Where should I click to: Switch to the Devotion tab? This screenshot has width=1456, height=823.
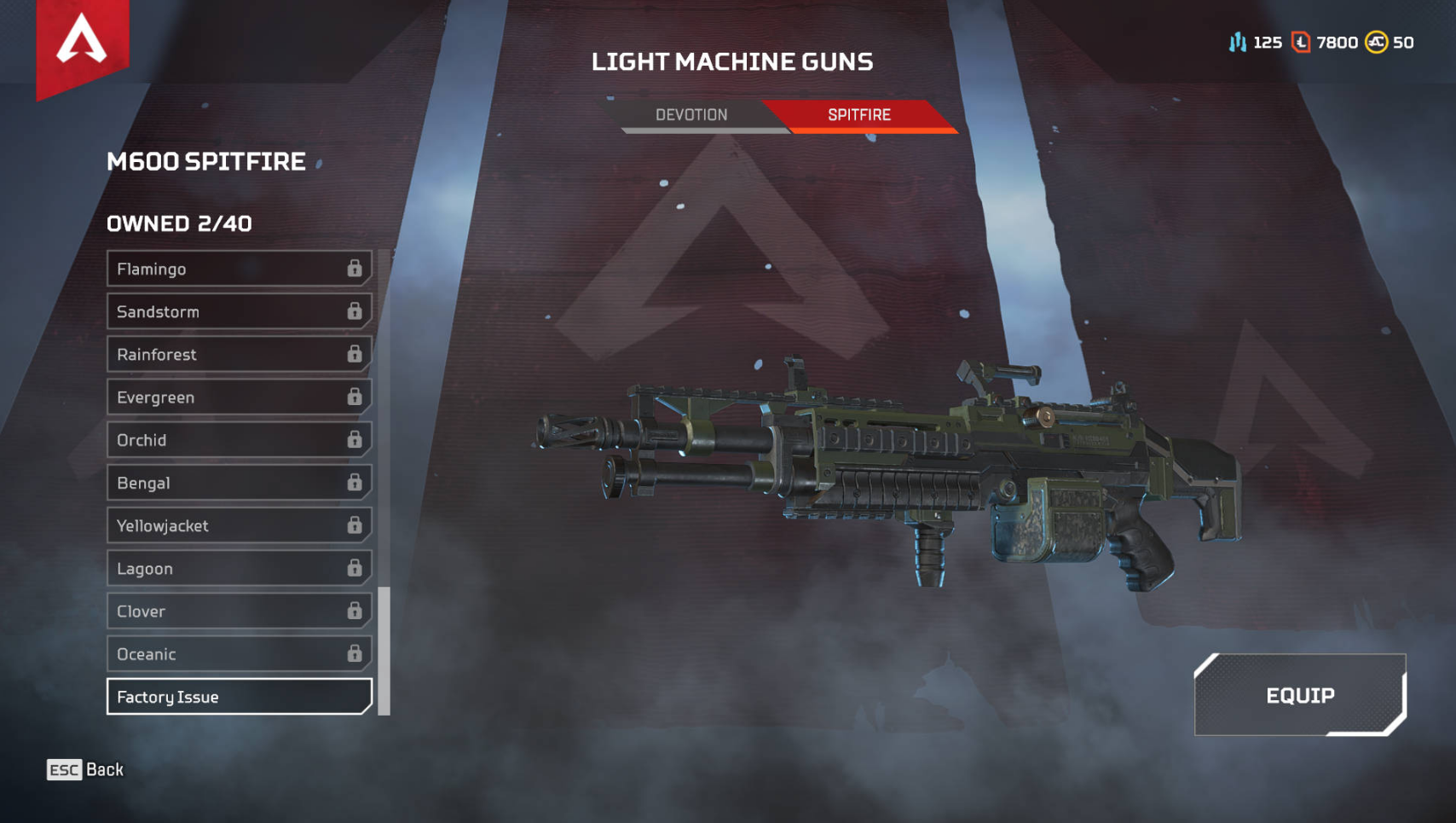click(691, 115)
